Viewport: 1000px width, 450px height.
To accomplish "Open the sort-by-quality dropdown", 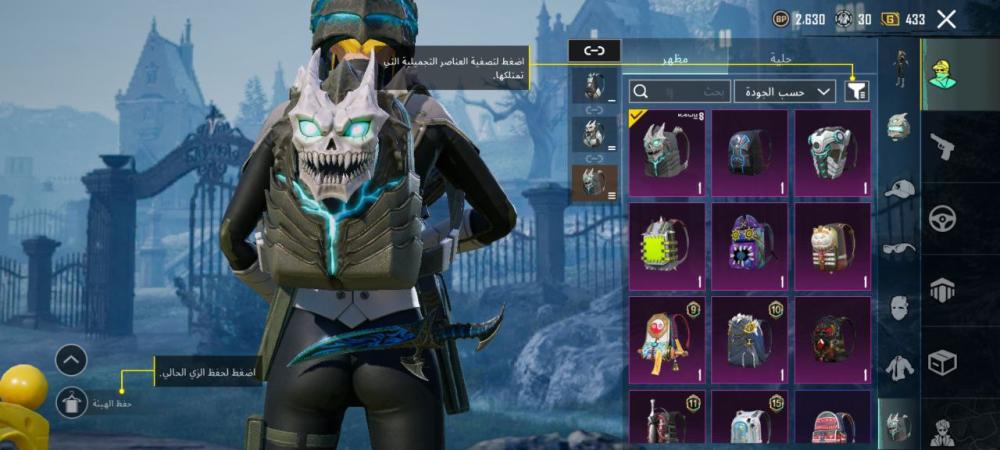I will coord(785,92).
